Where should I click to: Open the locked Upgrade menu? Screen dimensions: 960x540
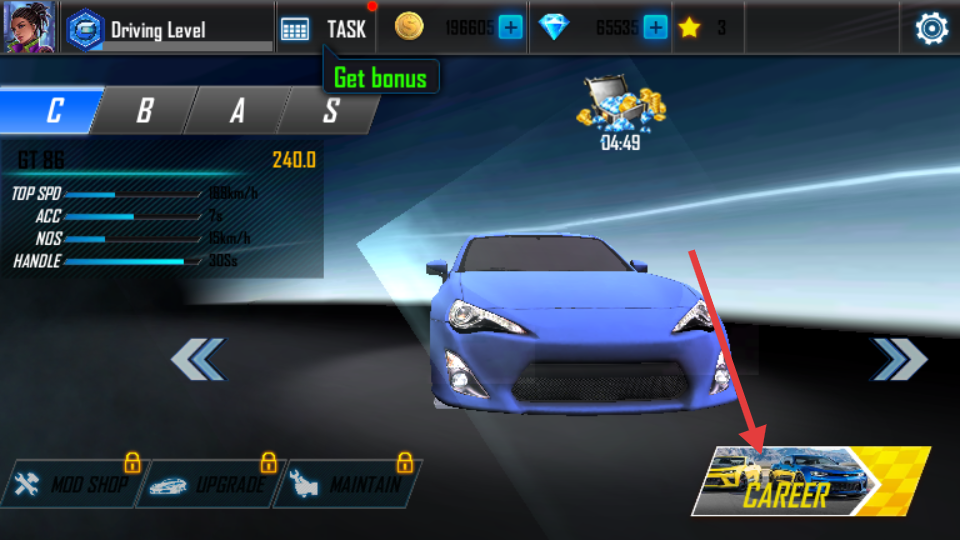pyautogui.click(x=210, y=485)
